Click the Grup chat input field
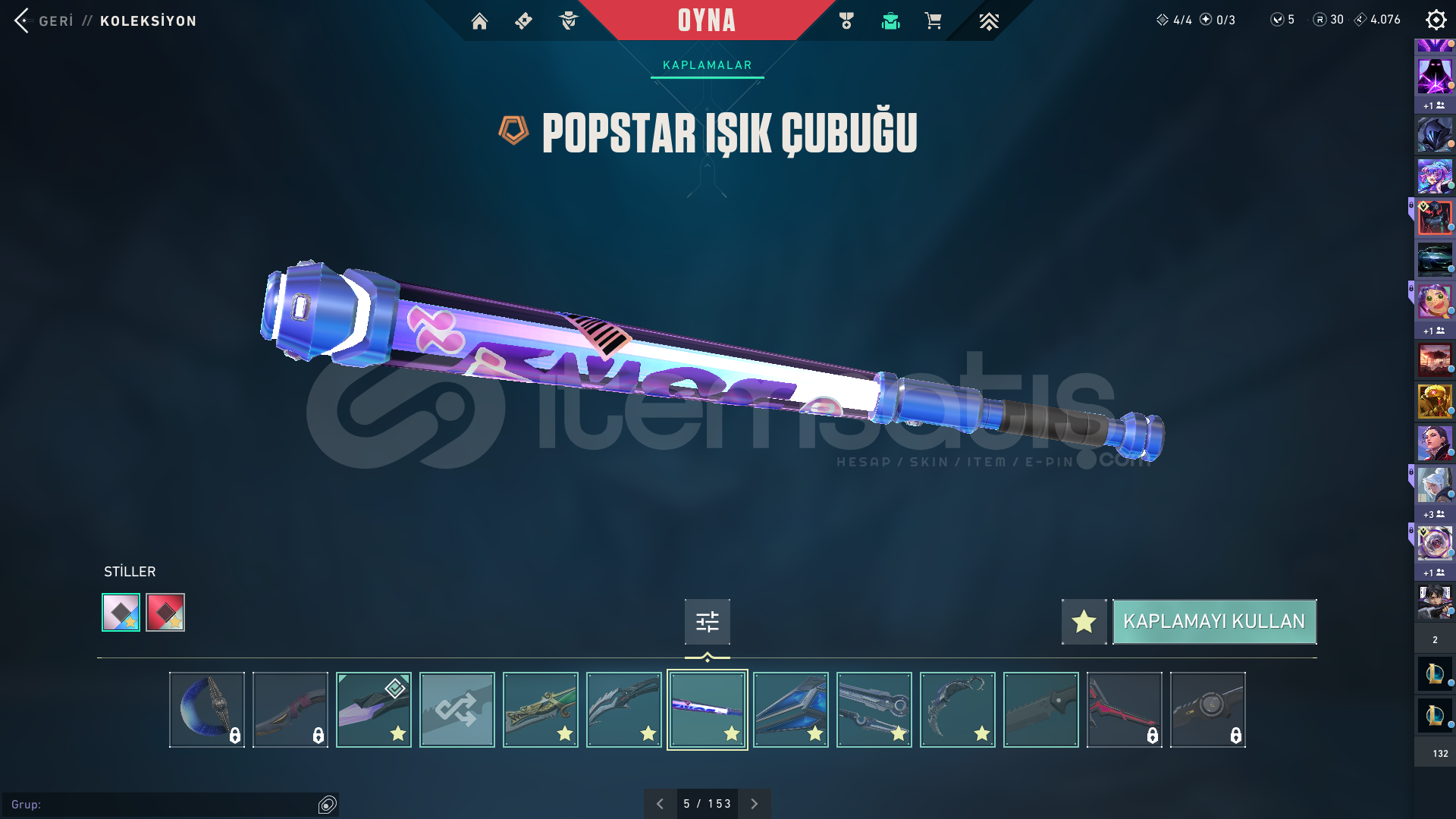Screen dimensions: 1456x819 (x=159, y=805)
